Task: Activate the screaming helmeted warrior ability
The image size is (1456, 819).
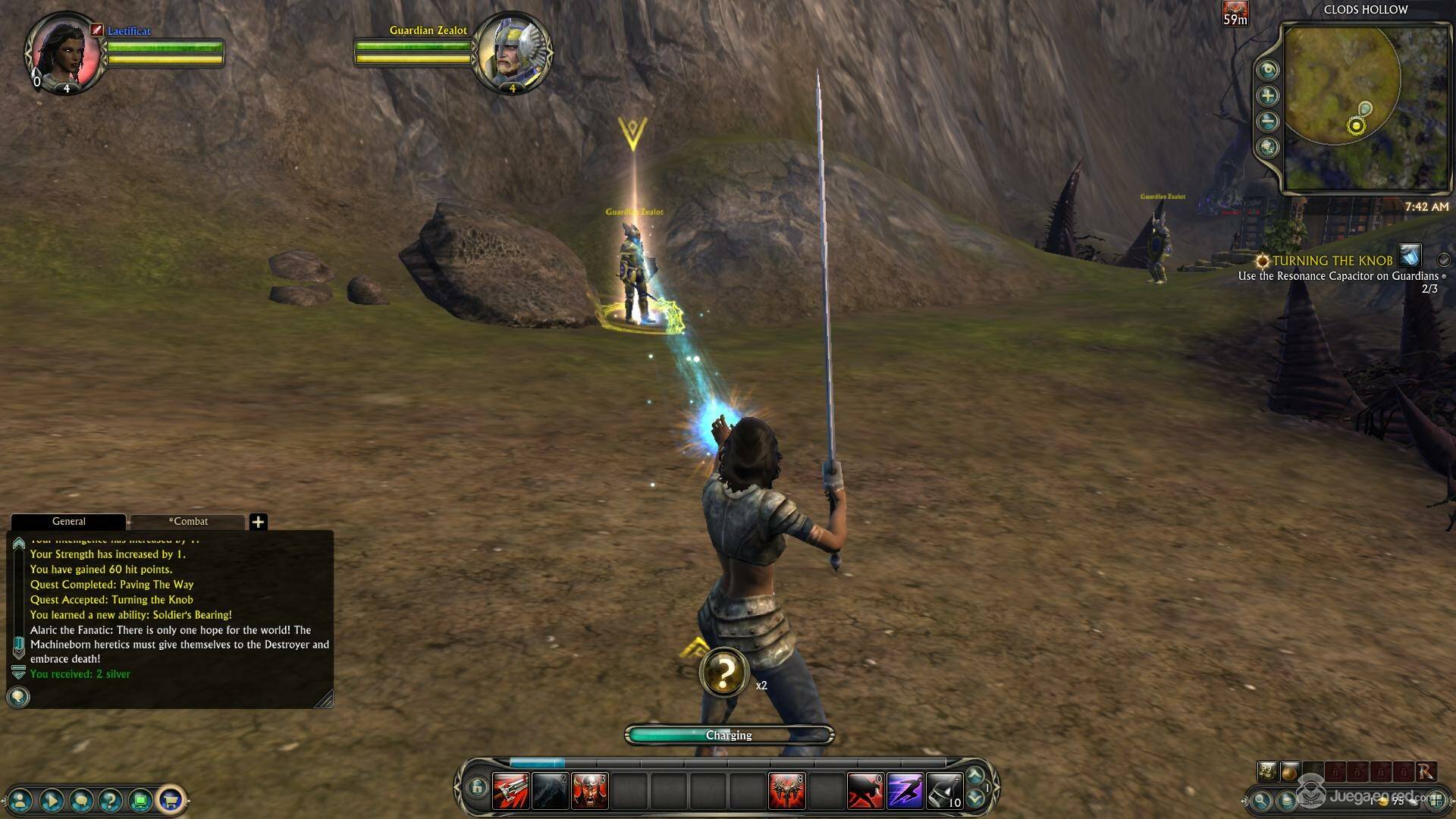Action: [589, 791]
